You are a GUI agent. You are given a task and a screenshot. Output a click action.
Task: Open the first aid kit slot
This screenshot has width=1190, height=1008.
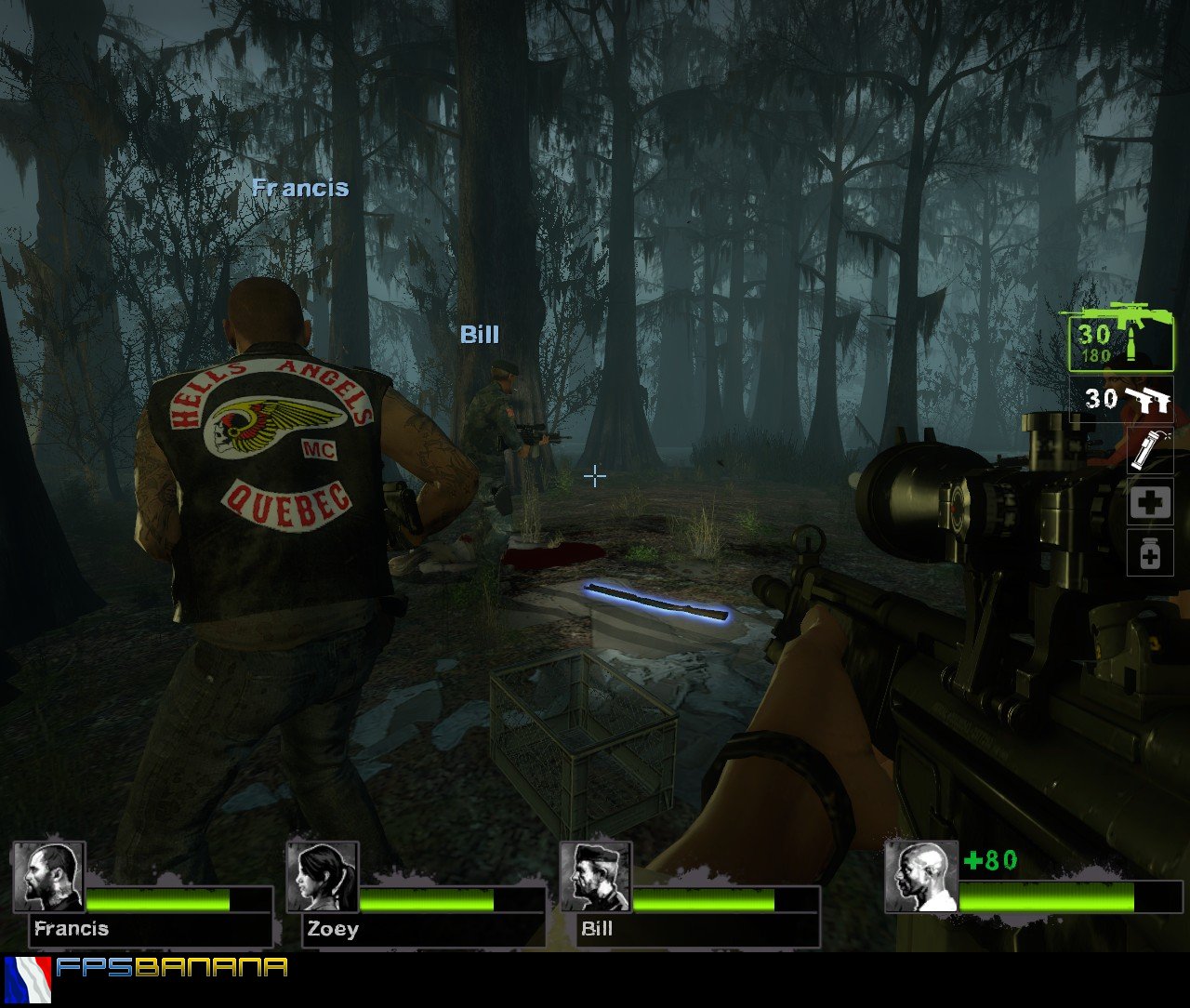tap(1150, 502)
